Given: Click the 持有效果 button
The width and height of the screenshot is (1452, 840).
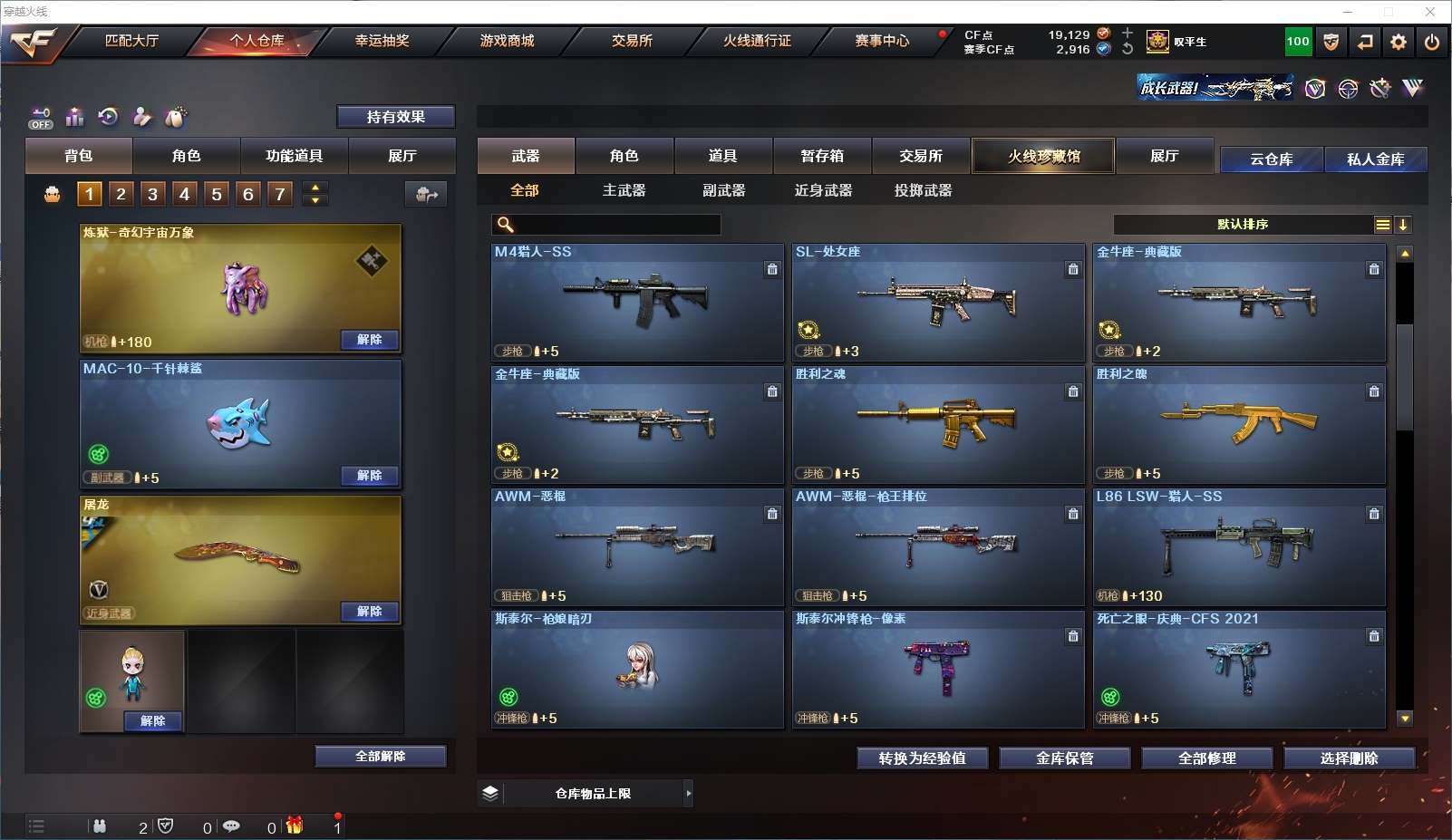Looking at the screenshot, I should (x=395, y=117).
